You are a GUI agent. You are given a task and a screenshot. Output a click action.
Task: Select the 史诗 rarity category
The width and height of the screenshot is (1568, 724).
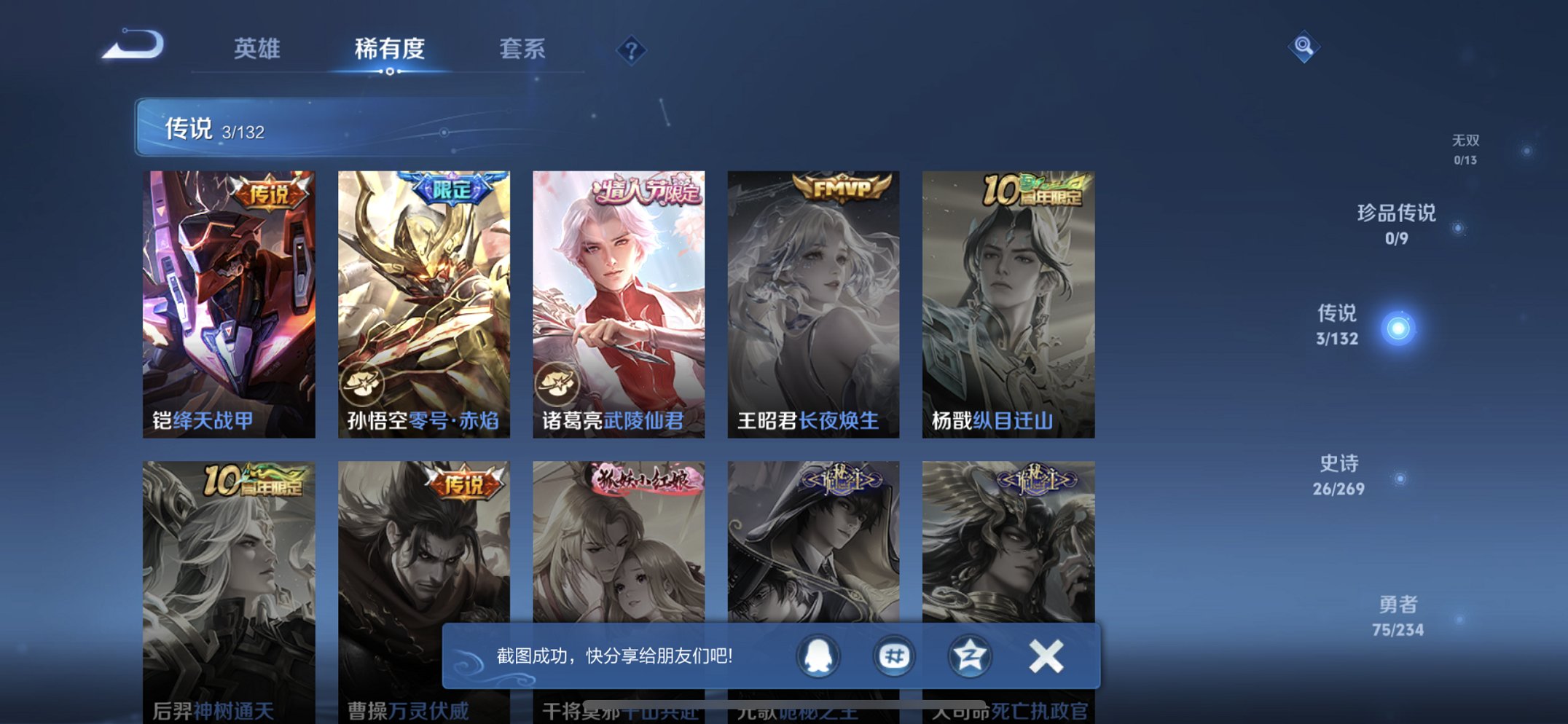coord(1338,474)
